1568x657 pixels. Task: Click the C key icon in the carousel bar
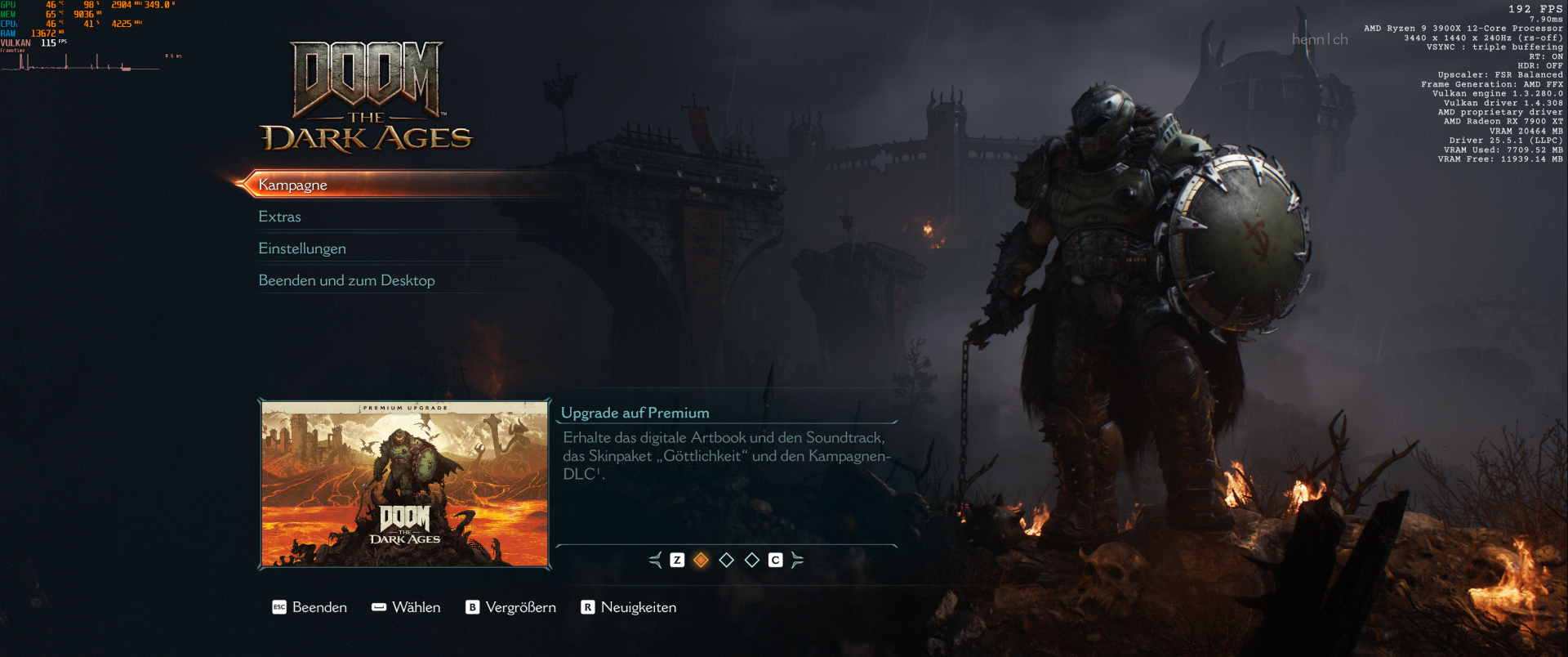[775, 561]
